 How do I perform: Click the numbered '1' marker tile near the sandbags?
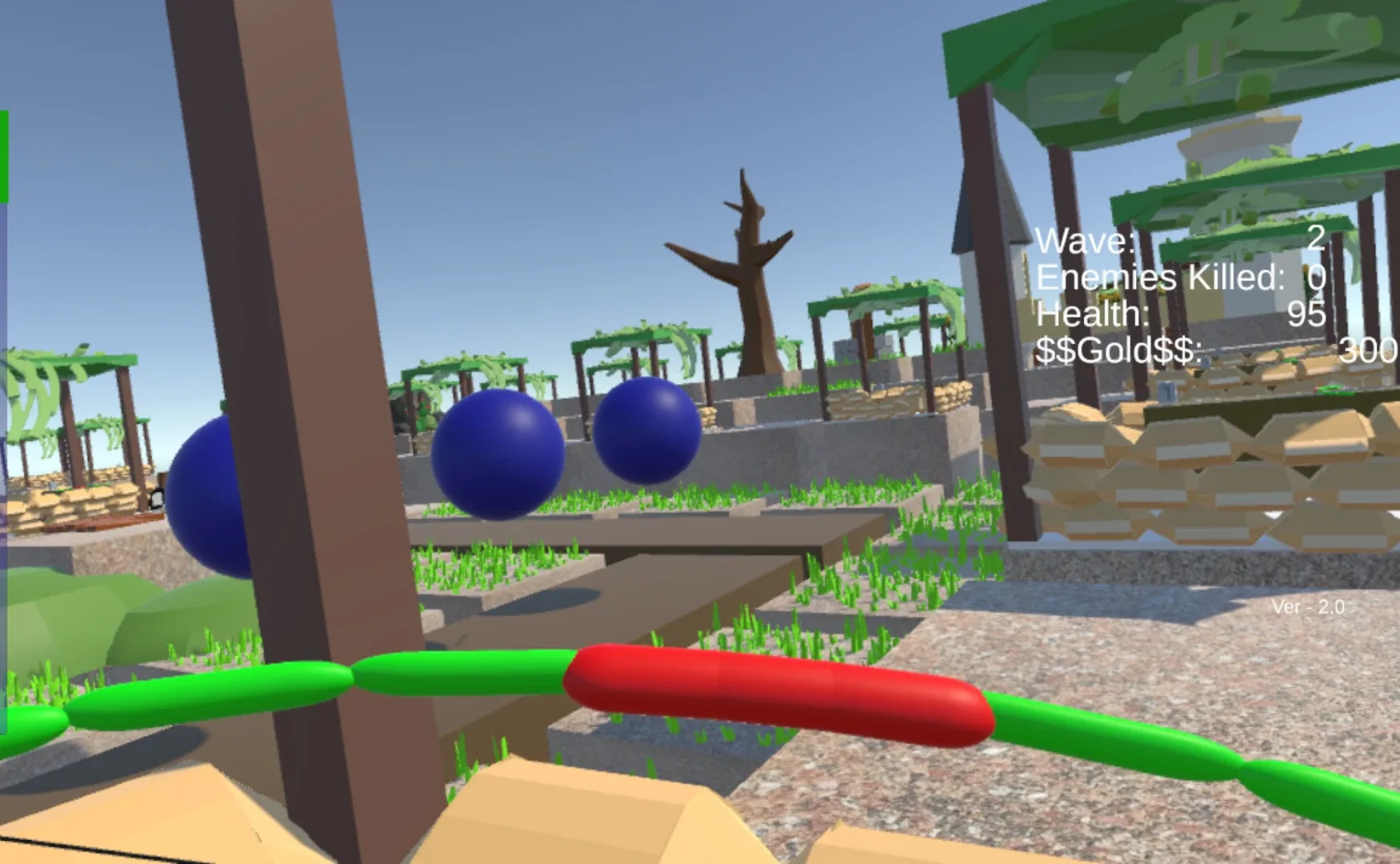[1166, 391]
